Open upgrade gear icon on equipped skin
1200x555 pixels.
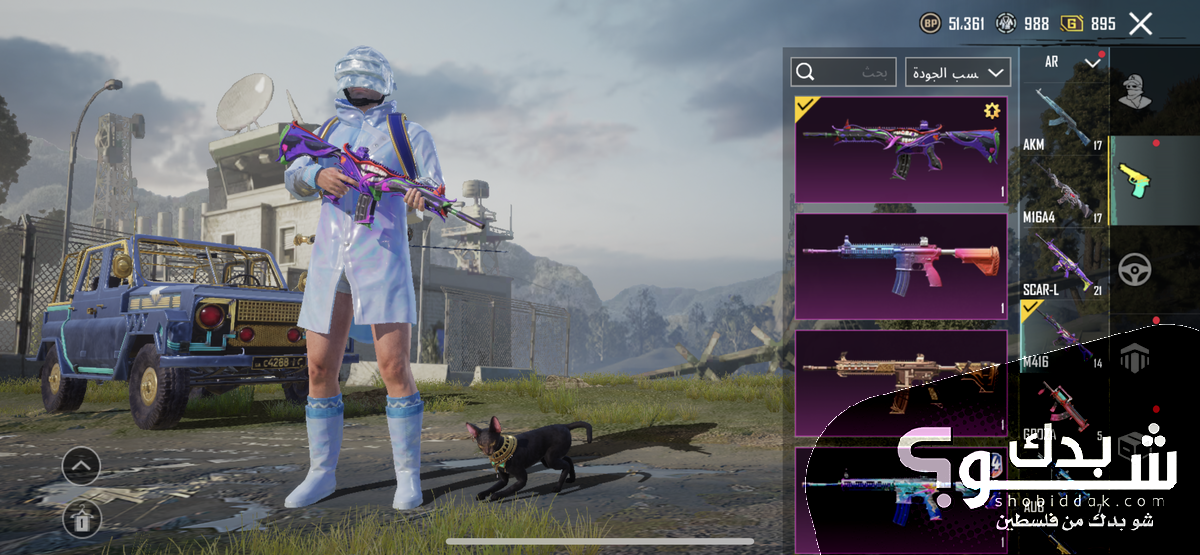[x=991, y=110]
